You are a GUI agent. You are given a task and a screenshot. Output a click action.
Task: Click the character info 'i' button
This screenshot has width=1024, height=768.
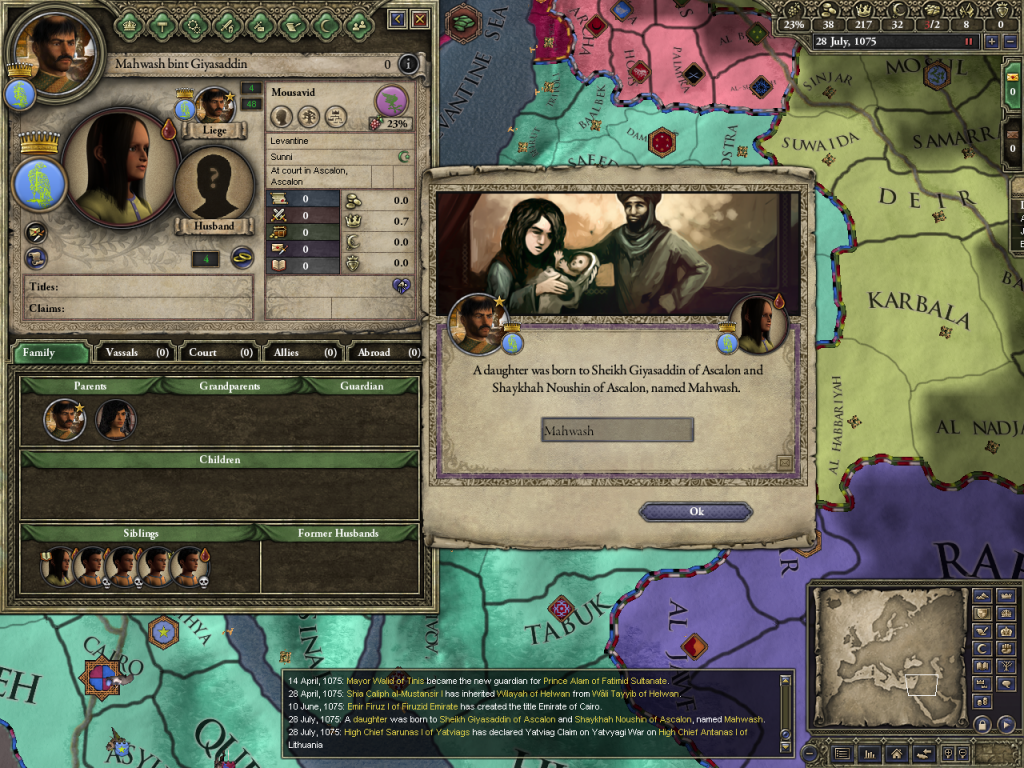coord(407,64)
